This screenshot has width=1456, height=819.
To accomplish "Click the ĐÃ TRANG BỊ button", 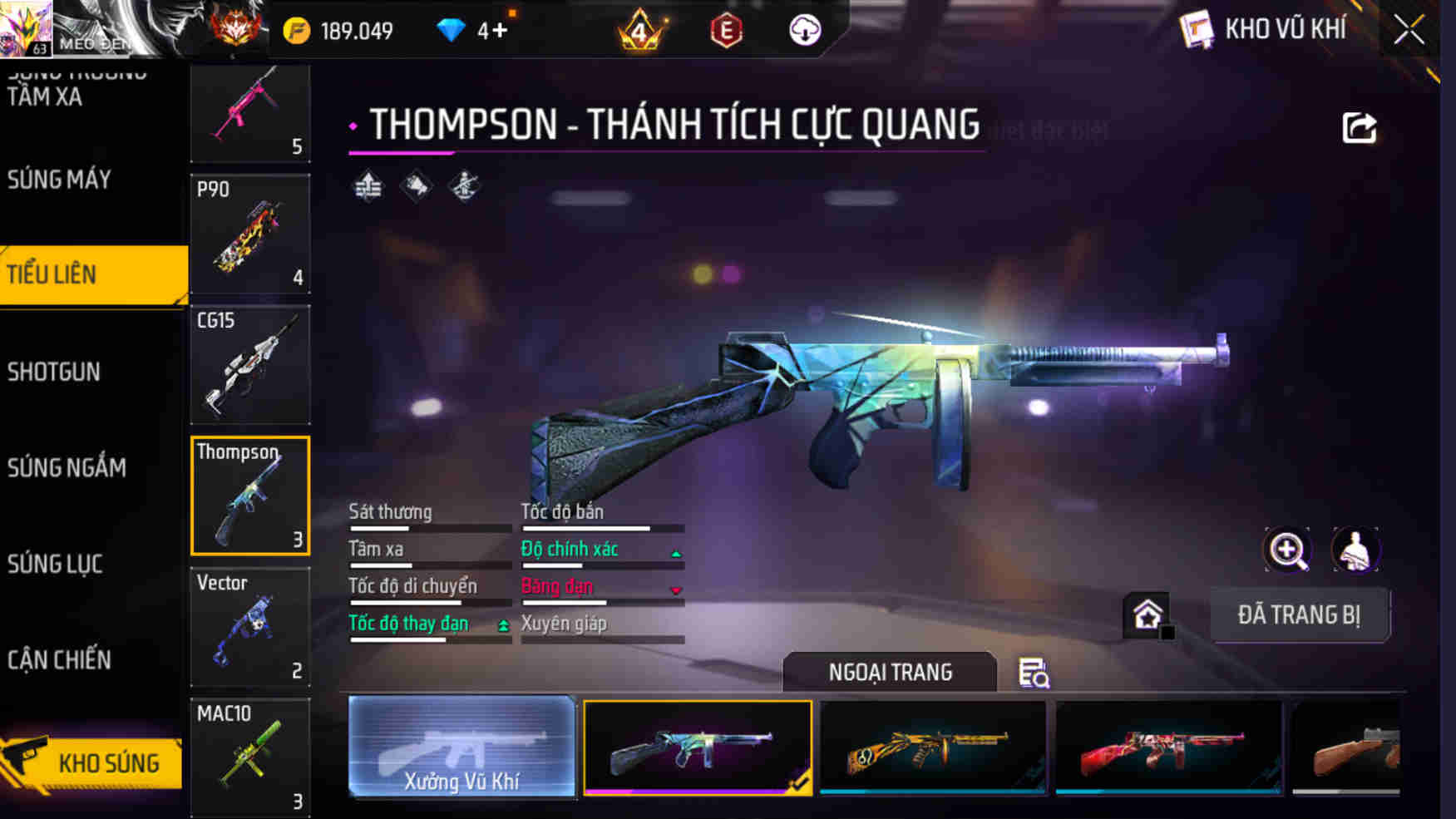I will (1300, 615).
